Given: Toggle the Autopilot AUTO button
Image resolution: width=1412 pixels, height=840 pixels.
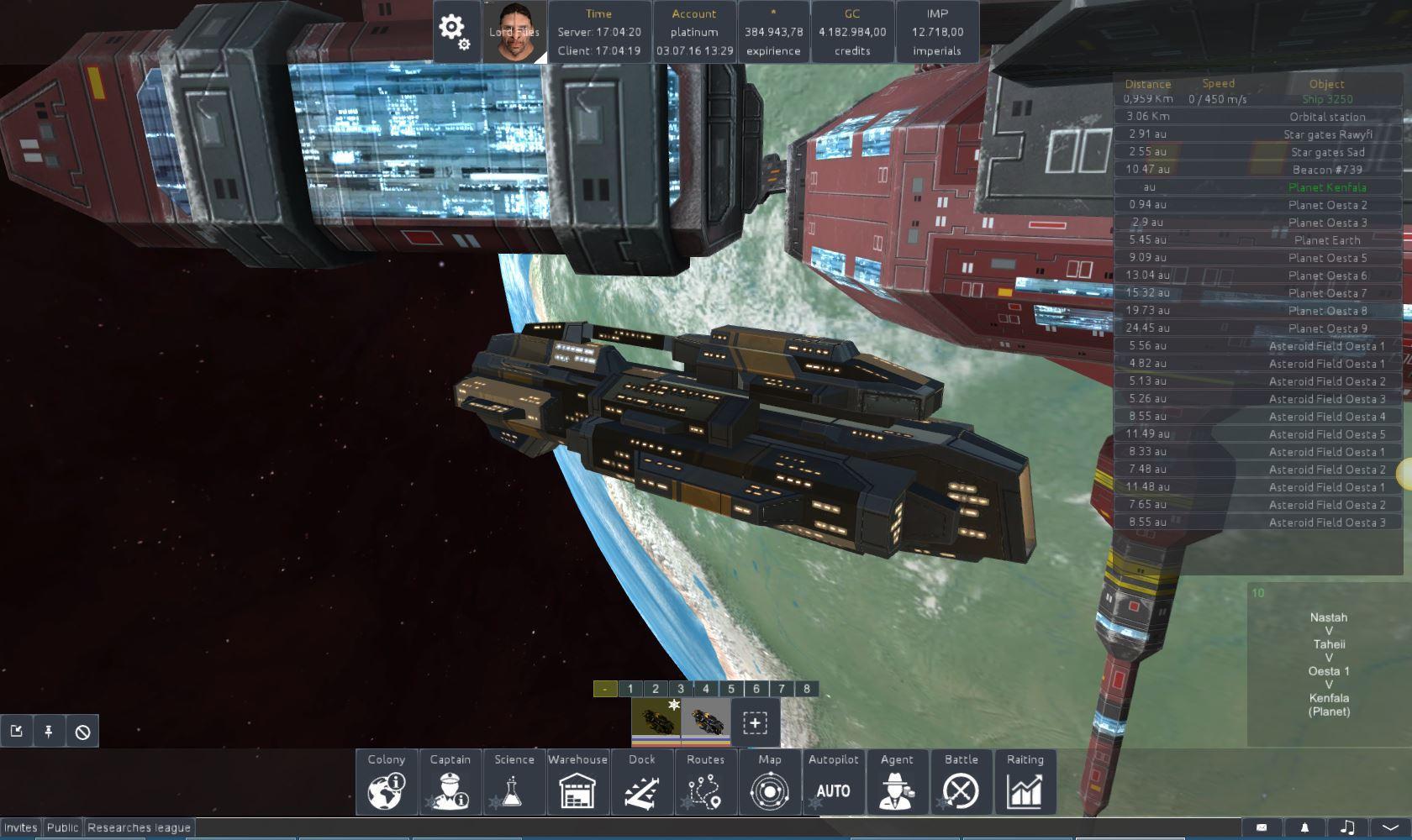Looking at the screenshot, I should tap(834, 782).
